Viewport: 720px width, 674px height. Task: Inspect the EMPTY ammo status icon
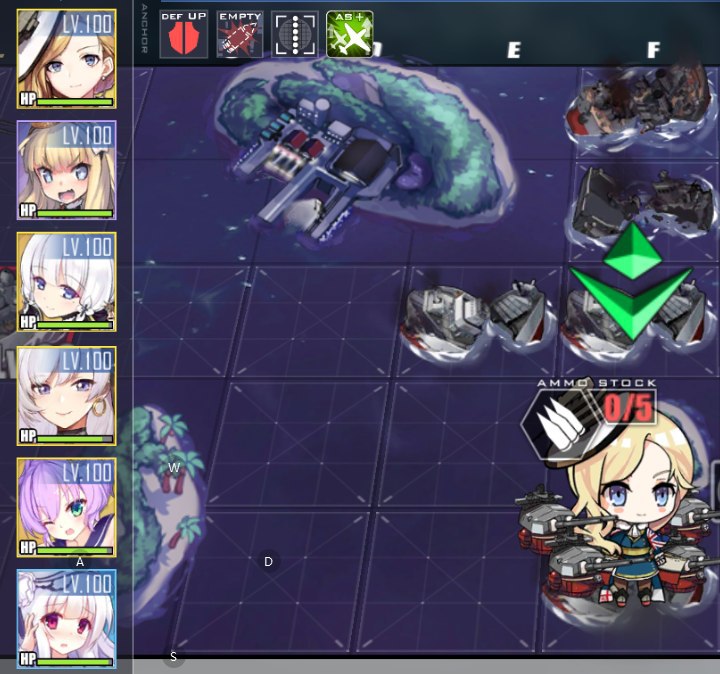click(240, 34)
